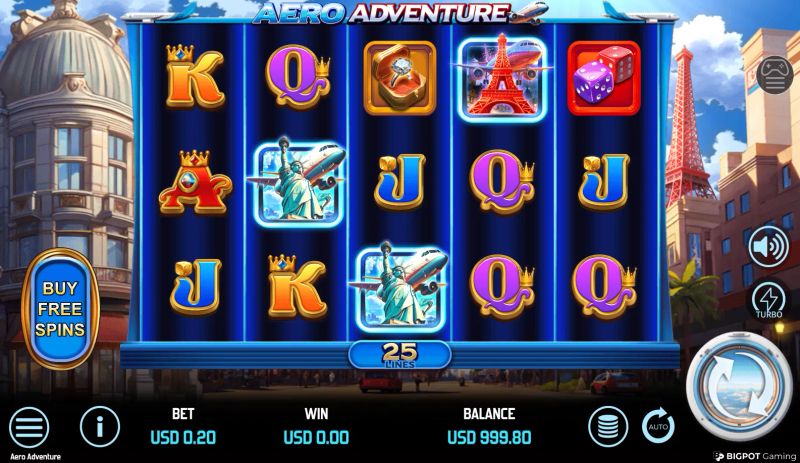Toggle Turbo spin mode
800x463 pixels.
768,300
